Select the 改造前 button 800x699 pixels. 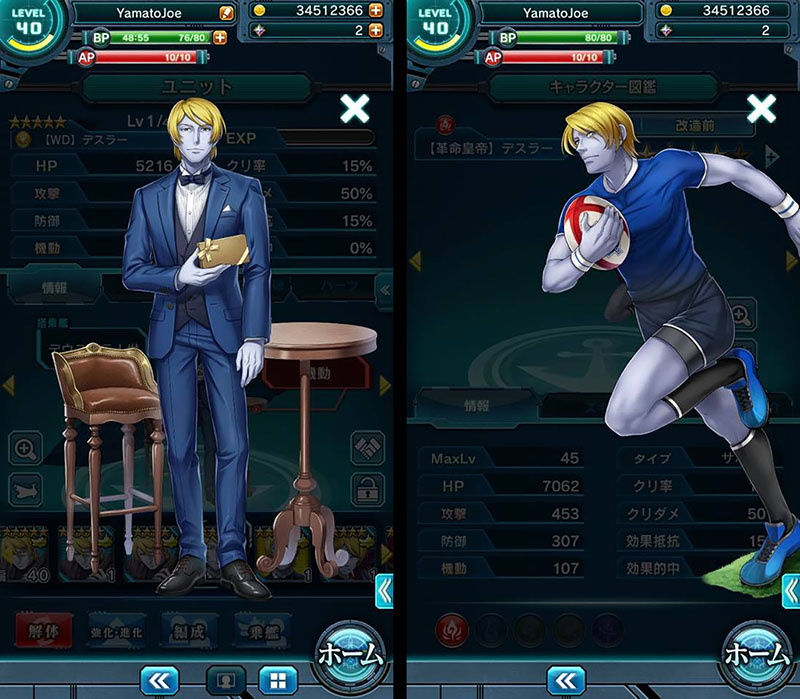(x=697, y=126)
